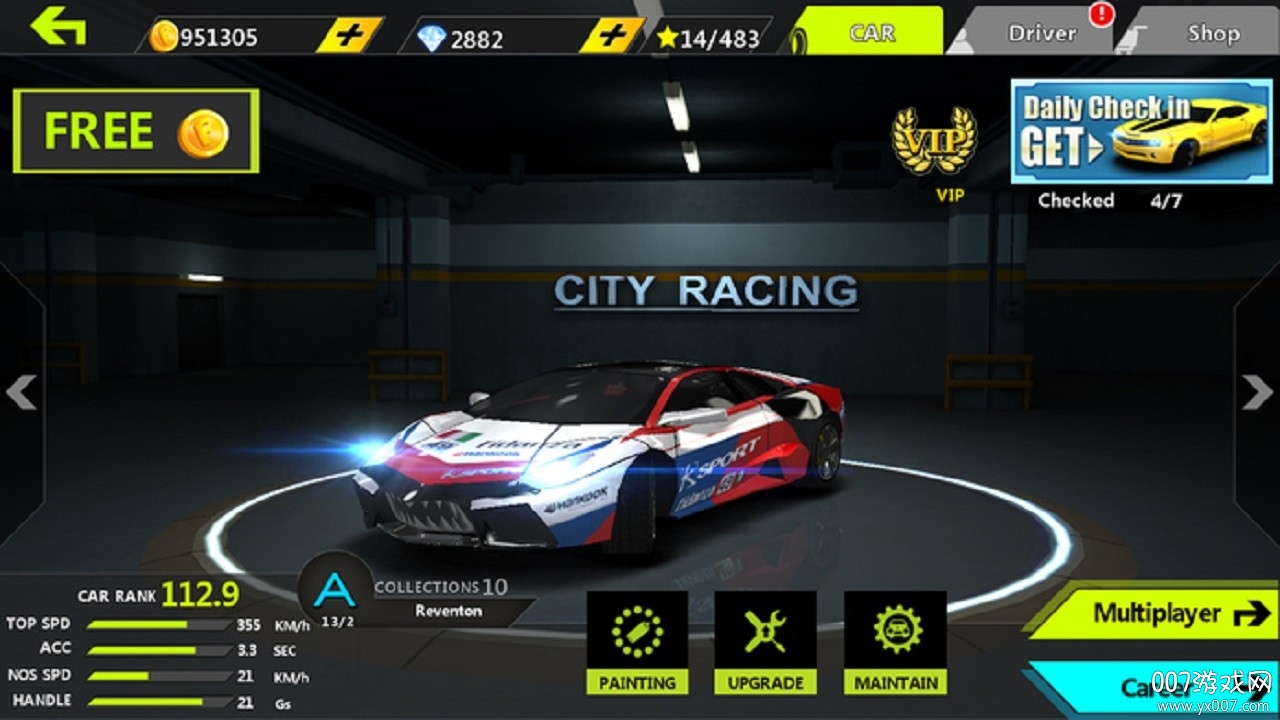Open the Upgrade wrench icon

pos(766,630)
